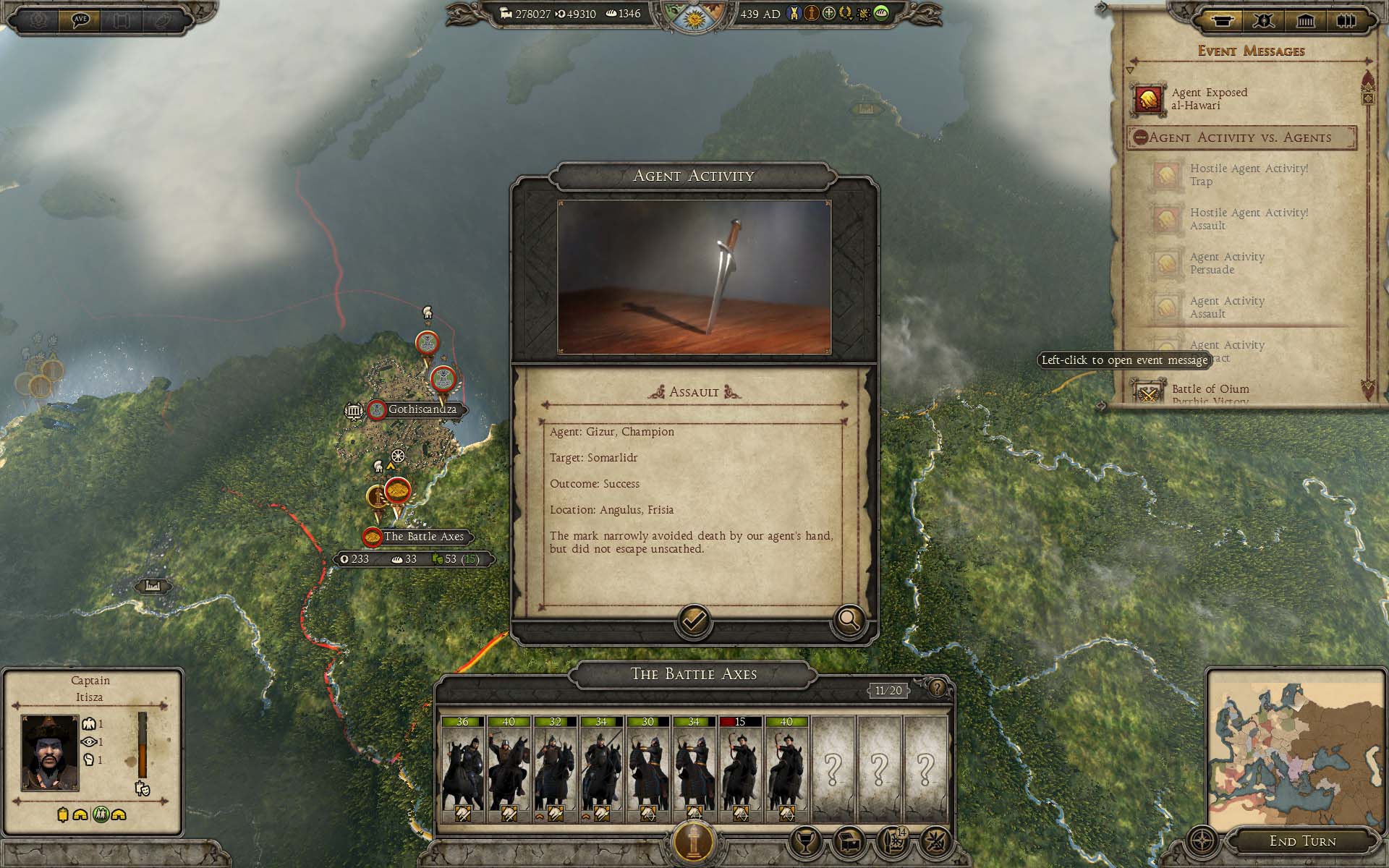The image size is (1389, 868).
Task: Switch to the crossed swords shield tab
Action: [1263, 20]
